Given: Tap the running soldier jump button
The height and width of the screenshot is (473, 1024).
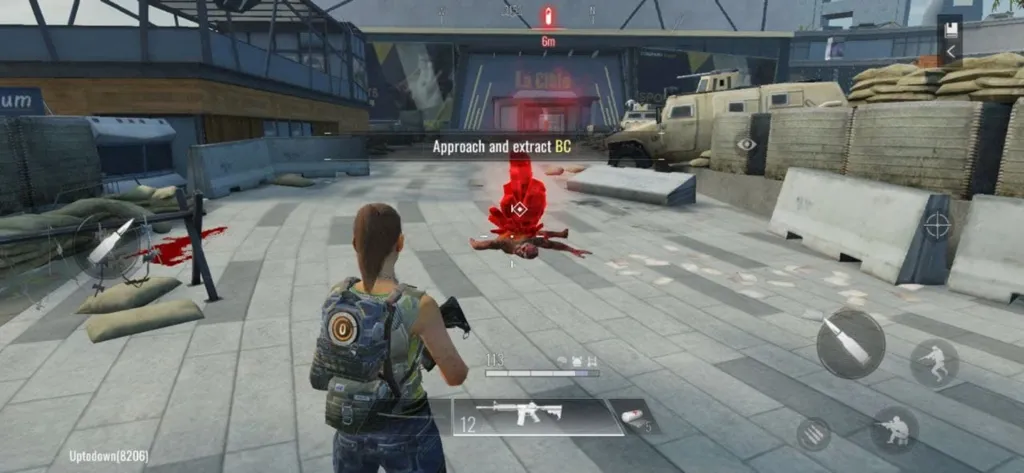Looking at the screenshot, I should tap(934, 362).
